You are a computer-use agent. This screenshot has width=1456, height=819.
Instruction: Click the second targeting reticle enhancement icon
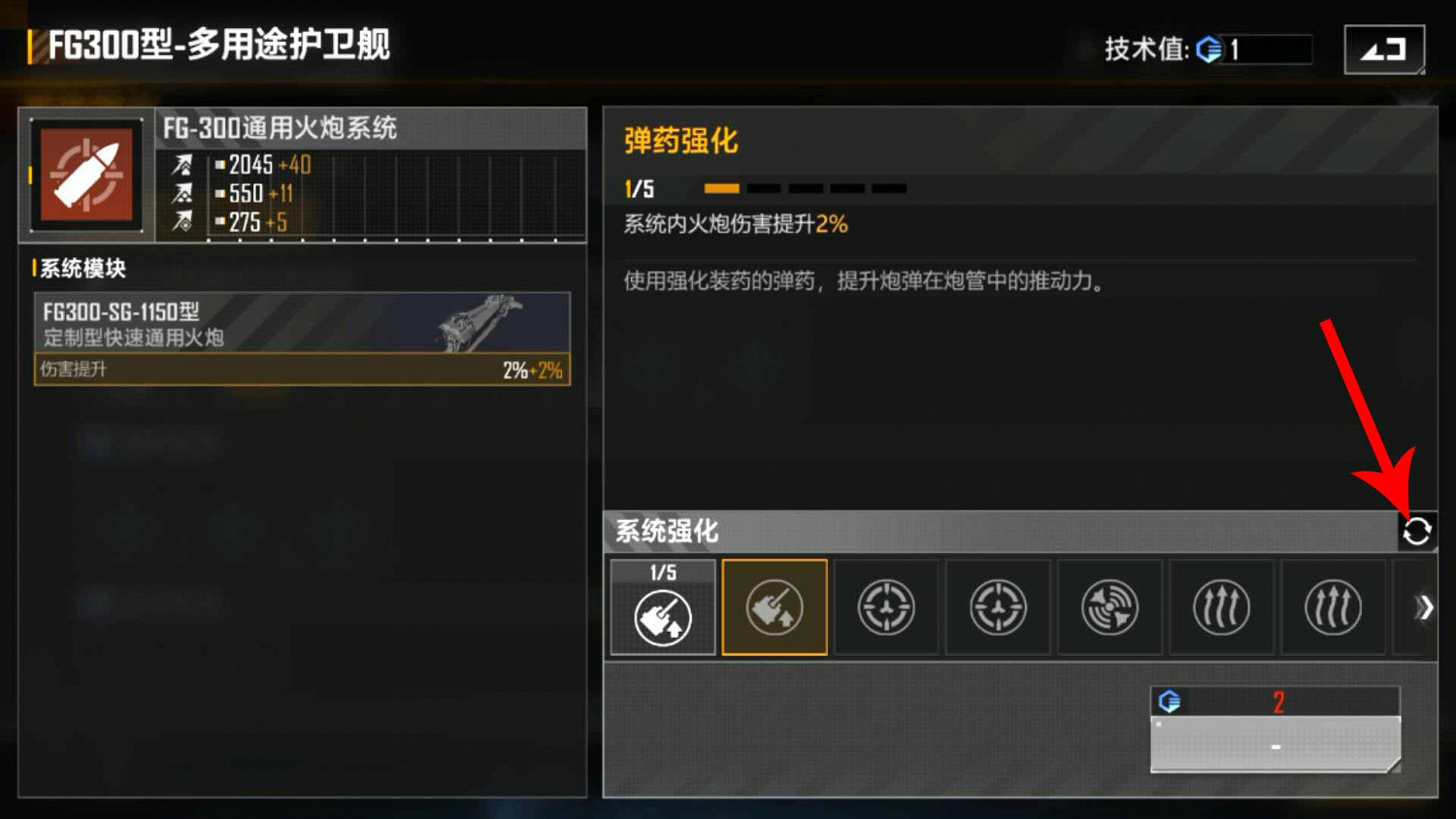(998, 606)
